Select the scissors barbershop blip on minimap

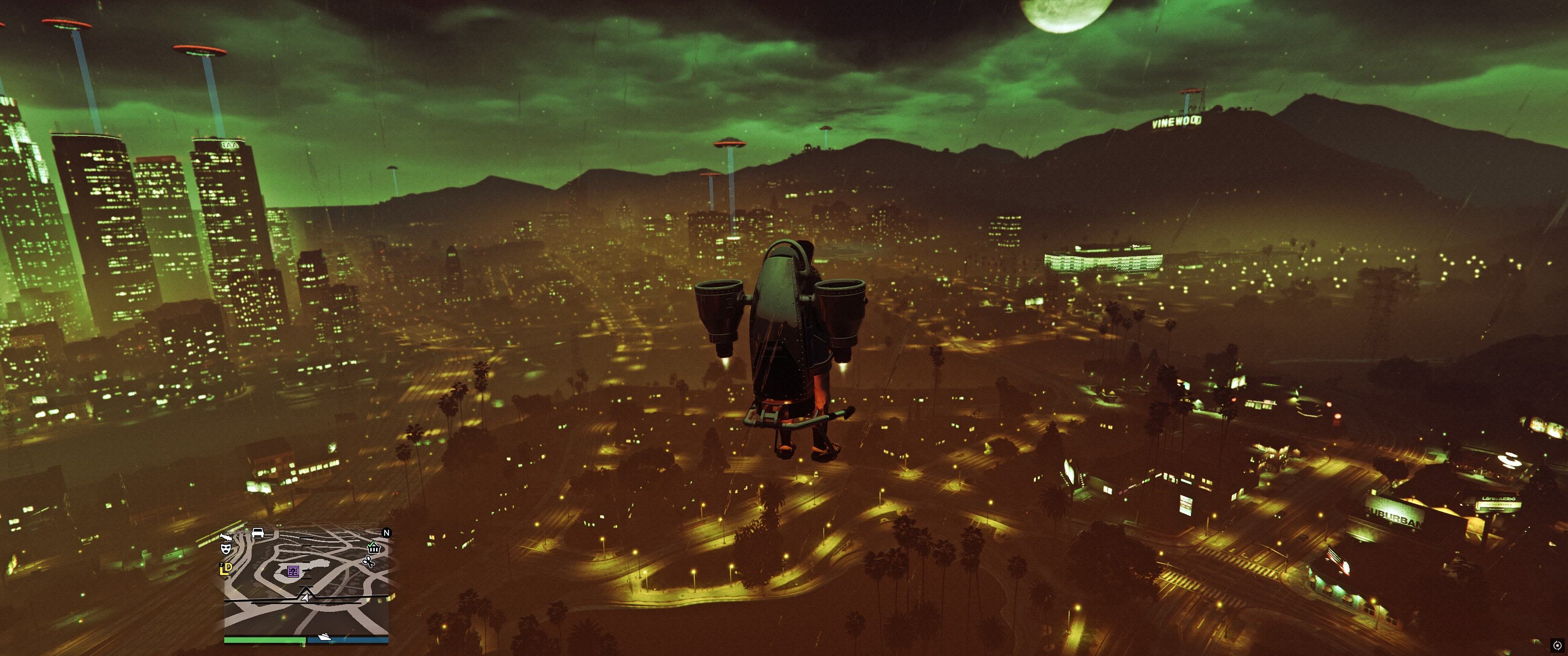368,562
